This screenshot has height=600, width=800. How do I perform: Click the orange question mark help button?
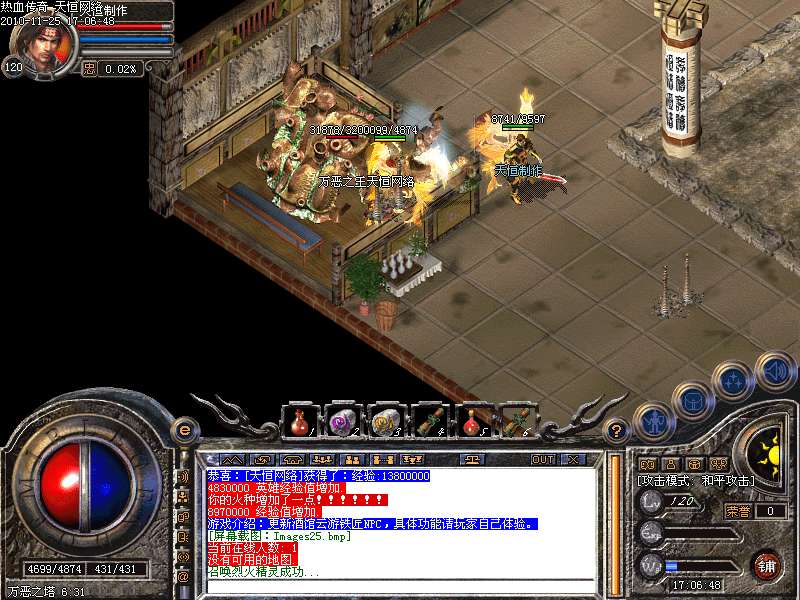(618, 431)
